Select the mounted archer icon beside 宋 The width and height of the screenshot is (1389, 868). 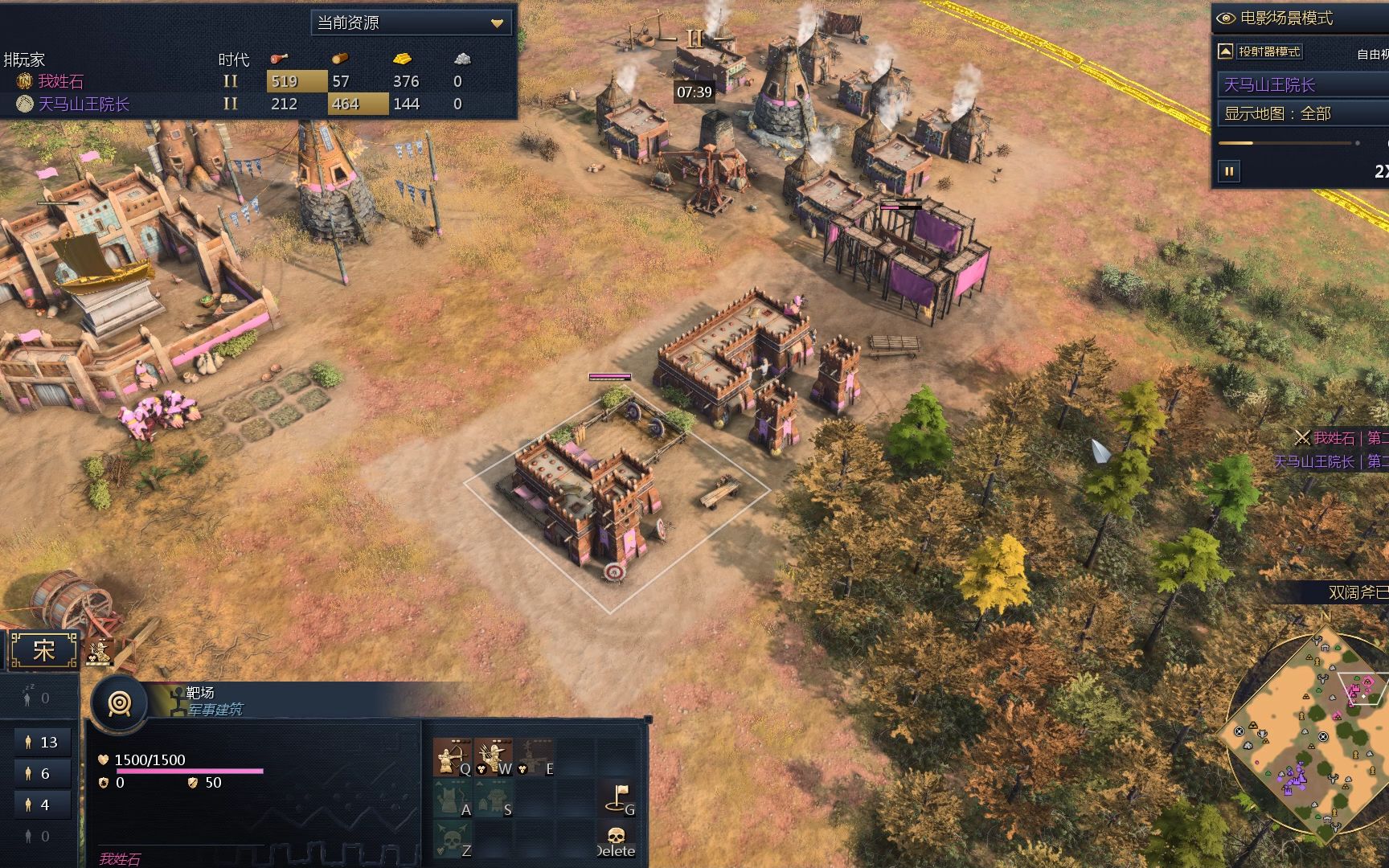point(100,651)
